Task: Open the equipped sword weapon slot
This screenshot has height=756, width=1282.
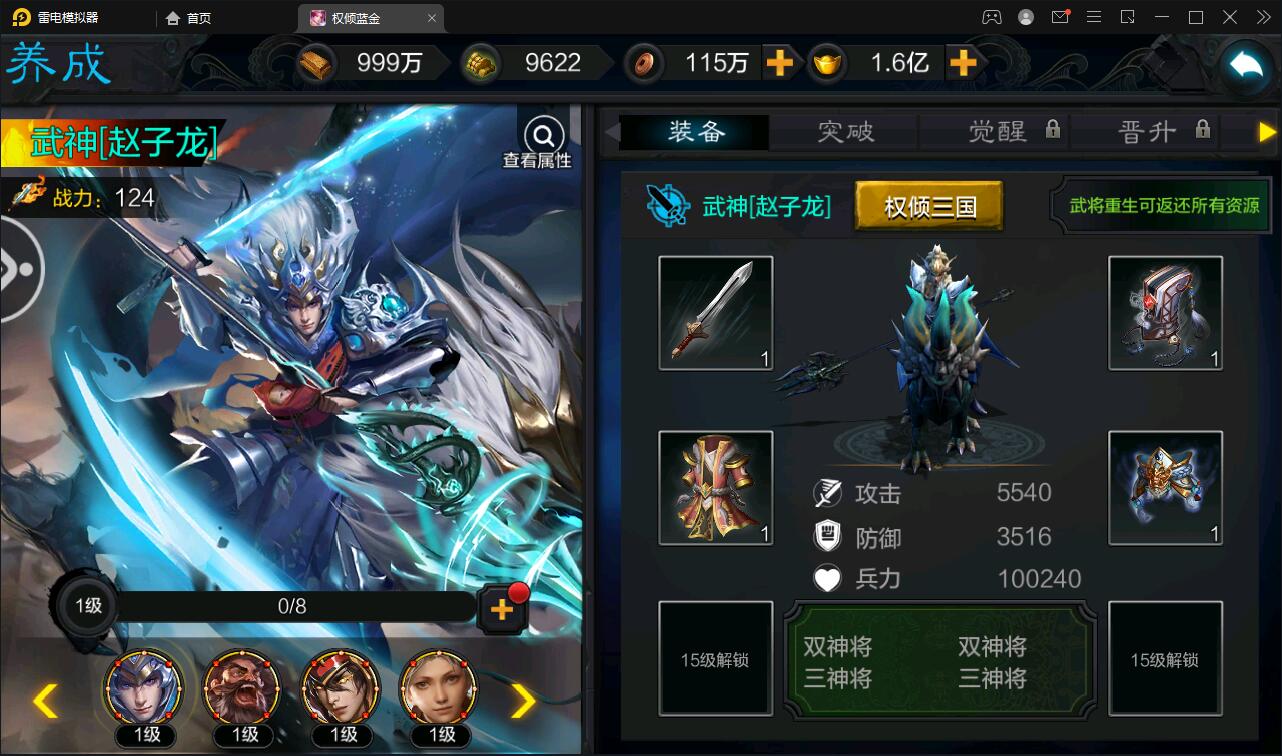Action: pyautogui.click(x=715, y=312)
